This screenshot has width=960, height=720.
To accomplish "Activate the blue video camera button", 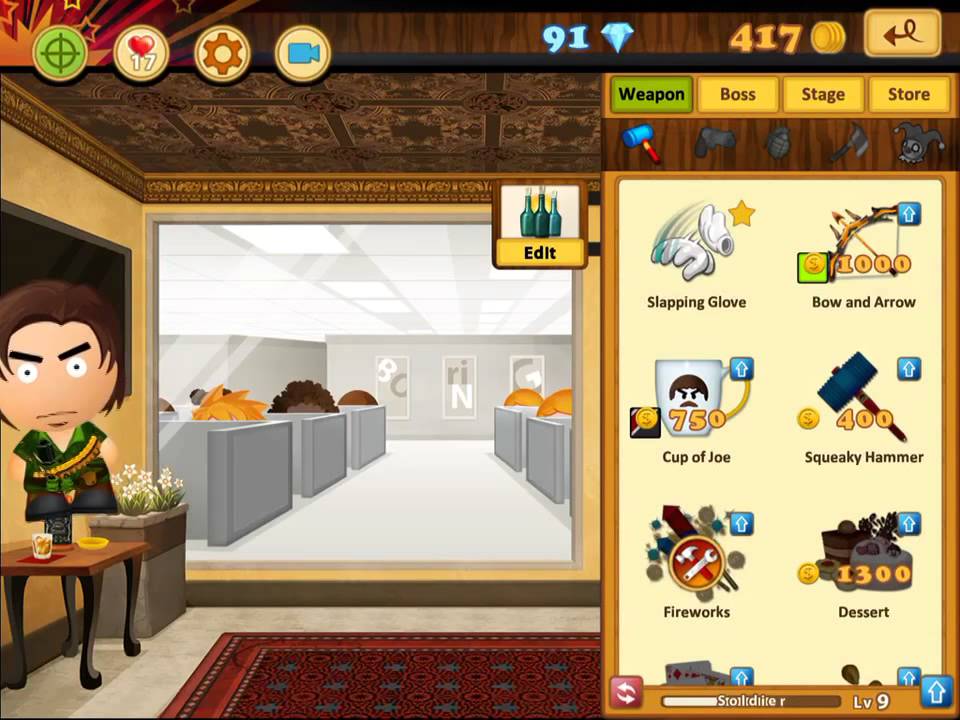I will tap(302, 53).
